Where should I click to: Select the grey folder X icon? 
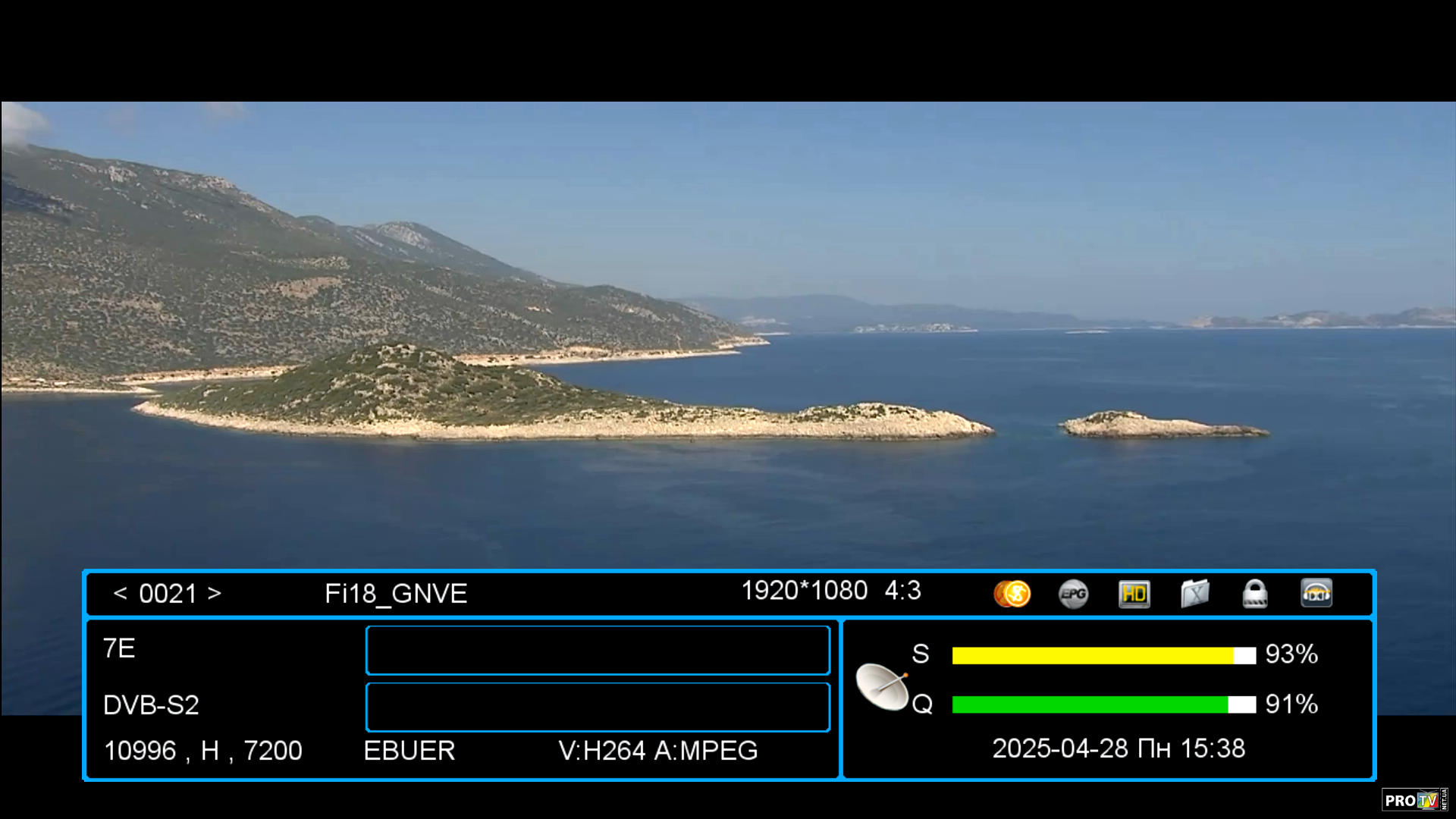tap(1194, 594)
